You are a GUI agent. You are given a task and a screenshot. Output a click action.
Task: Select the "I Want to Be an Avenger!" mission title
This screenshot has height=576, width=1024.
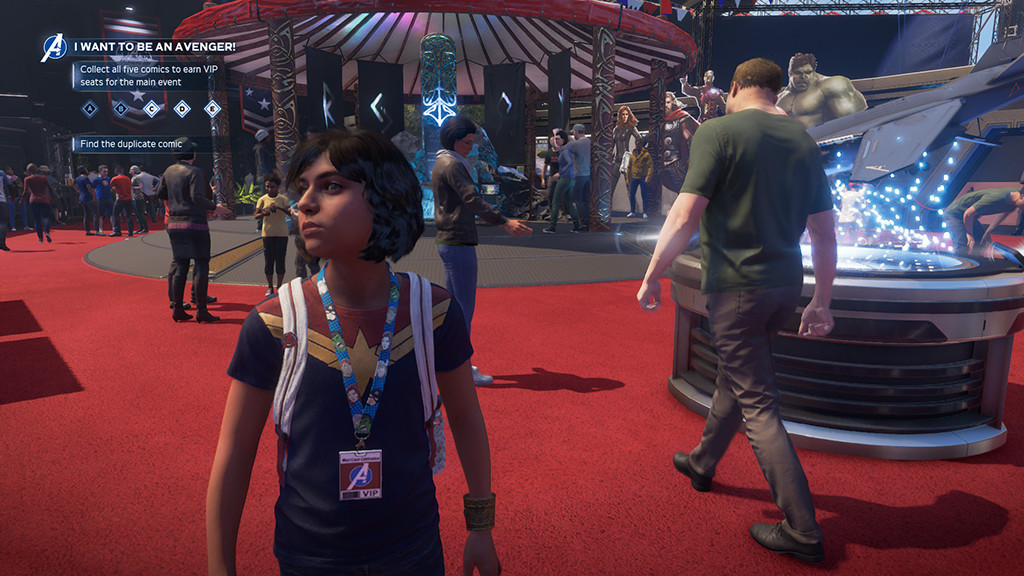(x=154, y=46)
